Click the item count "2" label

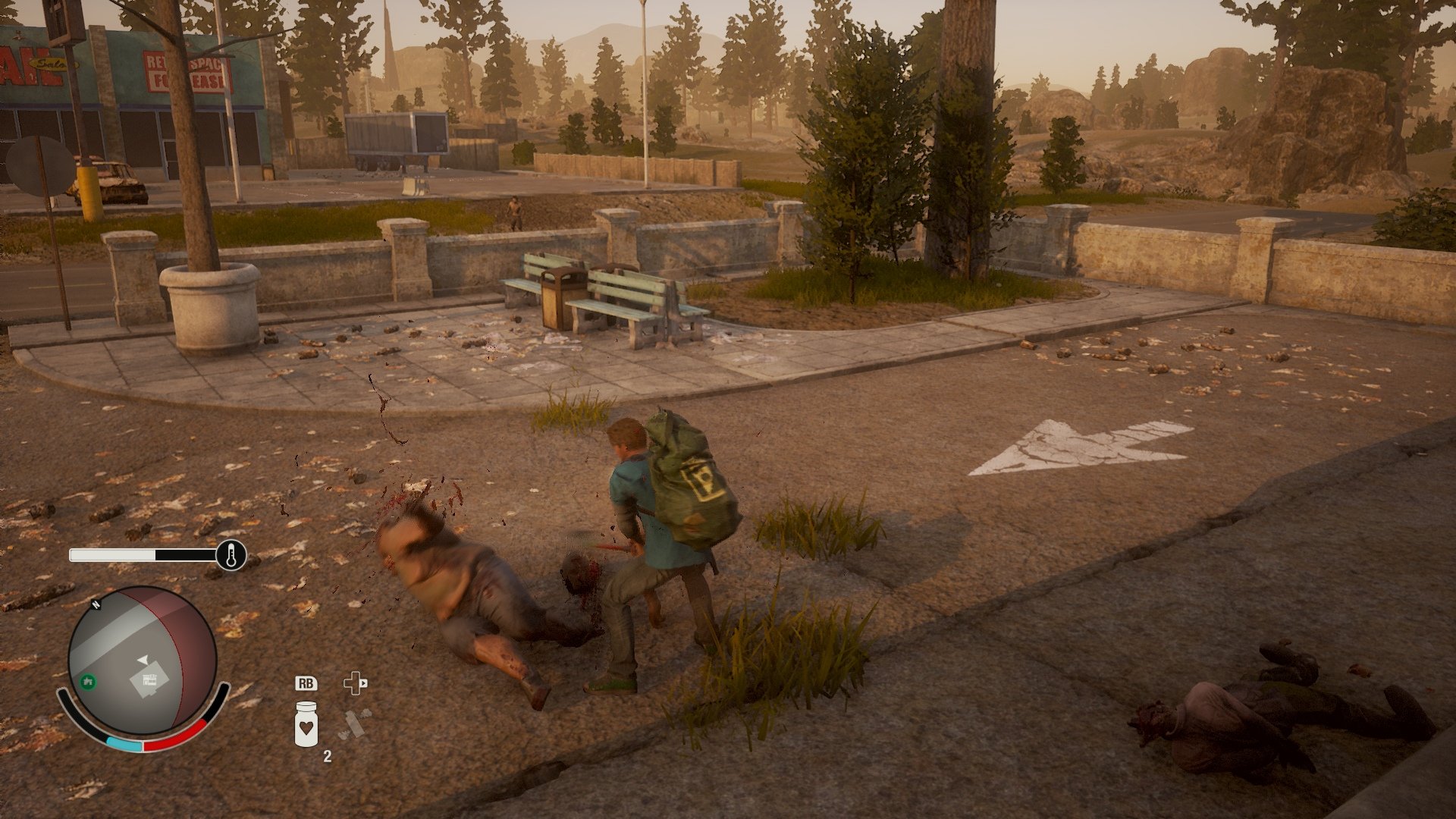pyautogui.click(x=328, y=757)
